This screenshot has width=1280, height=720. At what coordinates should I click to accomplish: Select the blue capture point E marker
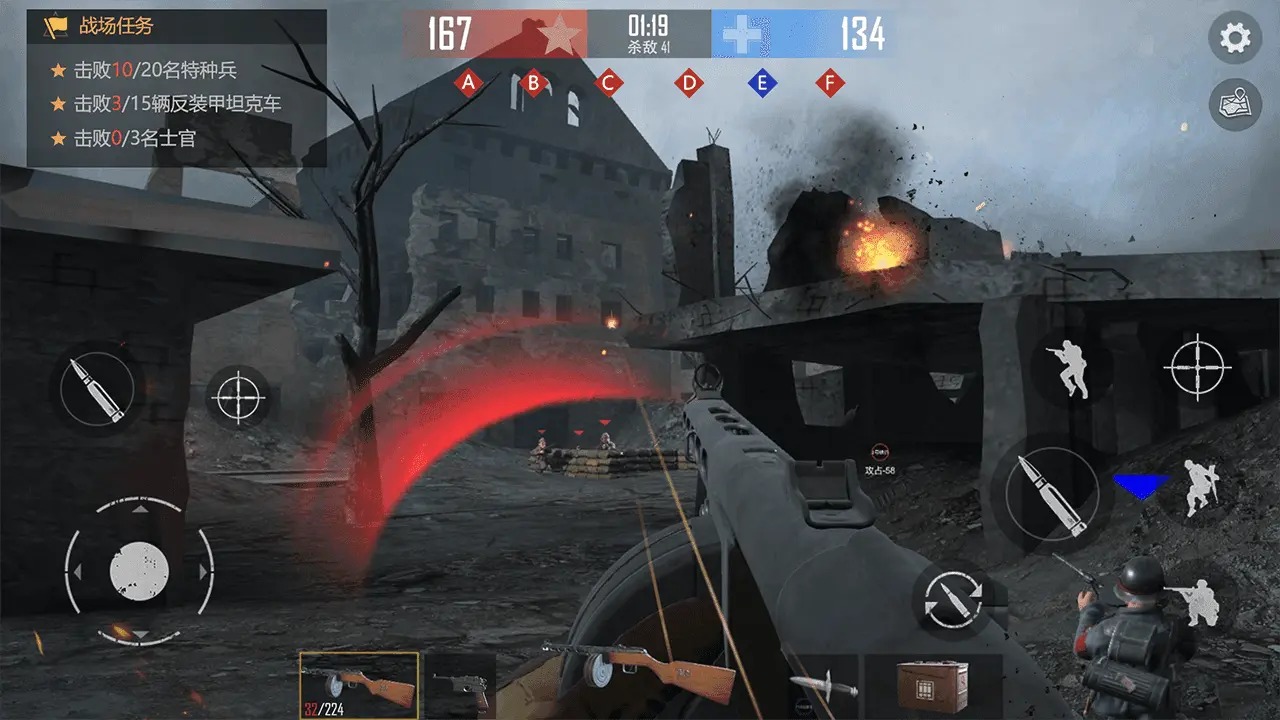[762, 83]
